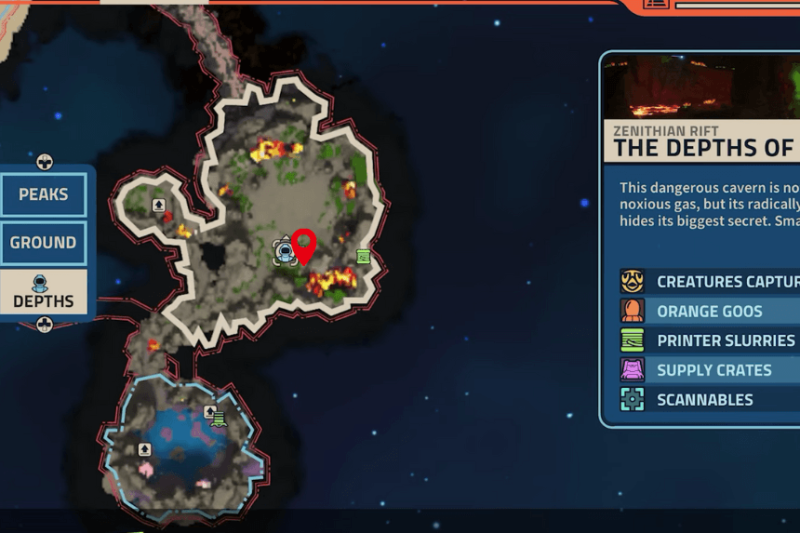
Task: Switch to the Peaks map layer
Action: click(x=43, y=194)
